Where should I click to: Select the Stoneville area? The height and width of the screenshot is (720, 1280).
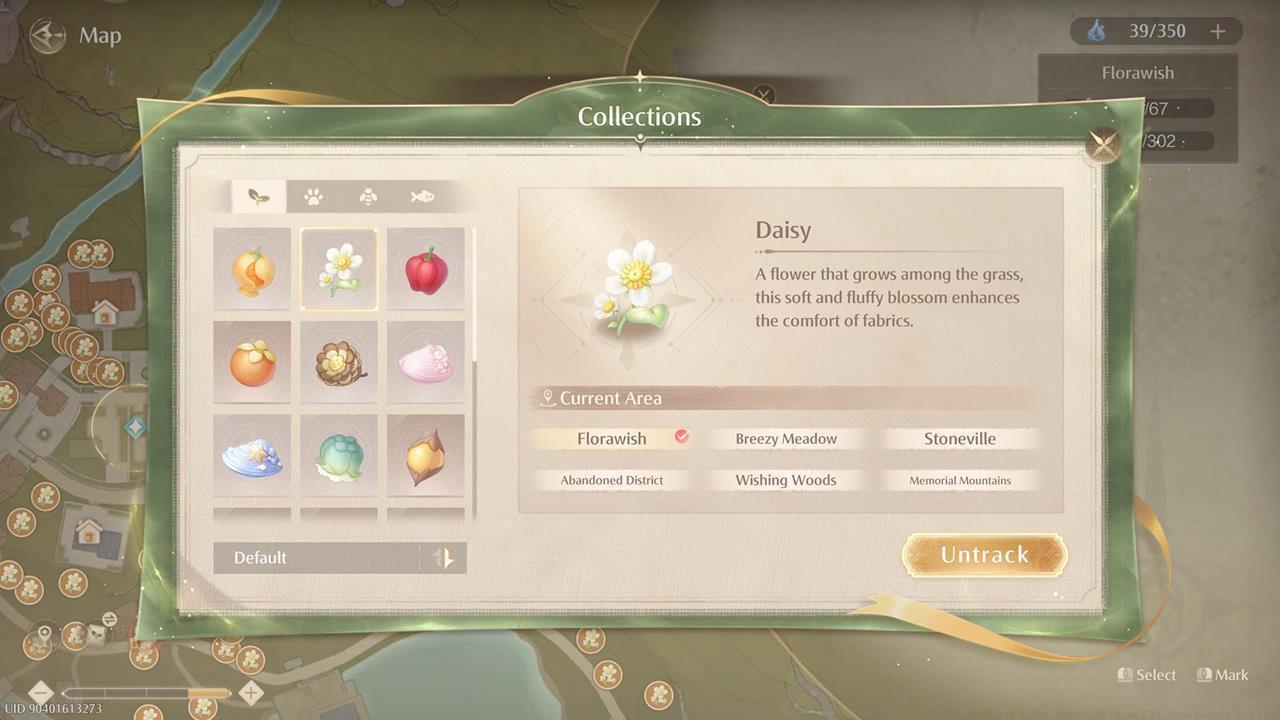tap(959, 439)
